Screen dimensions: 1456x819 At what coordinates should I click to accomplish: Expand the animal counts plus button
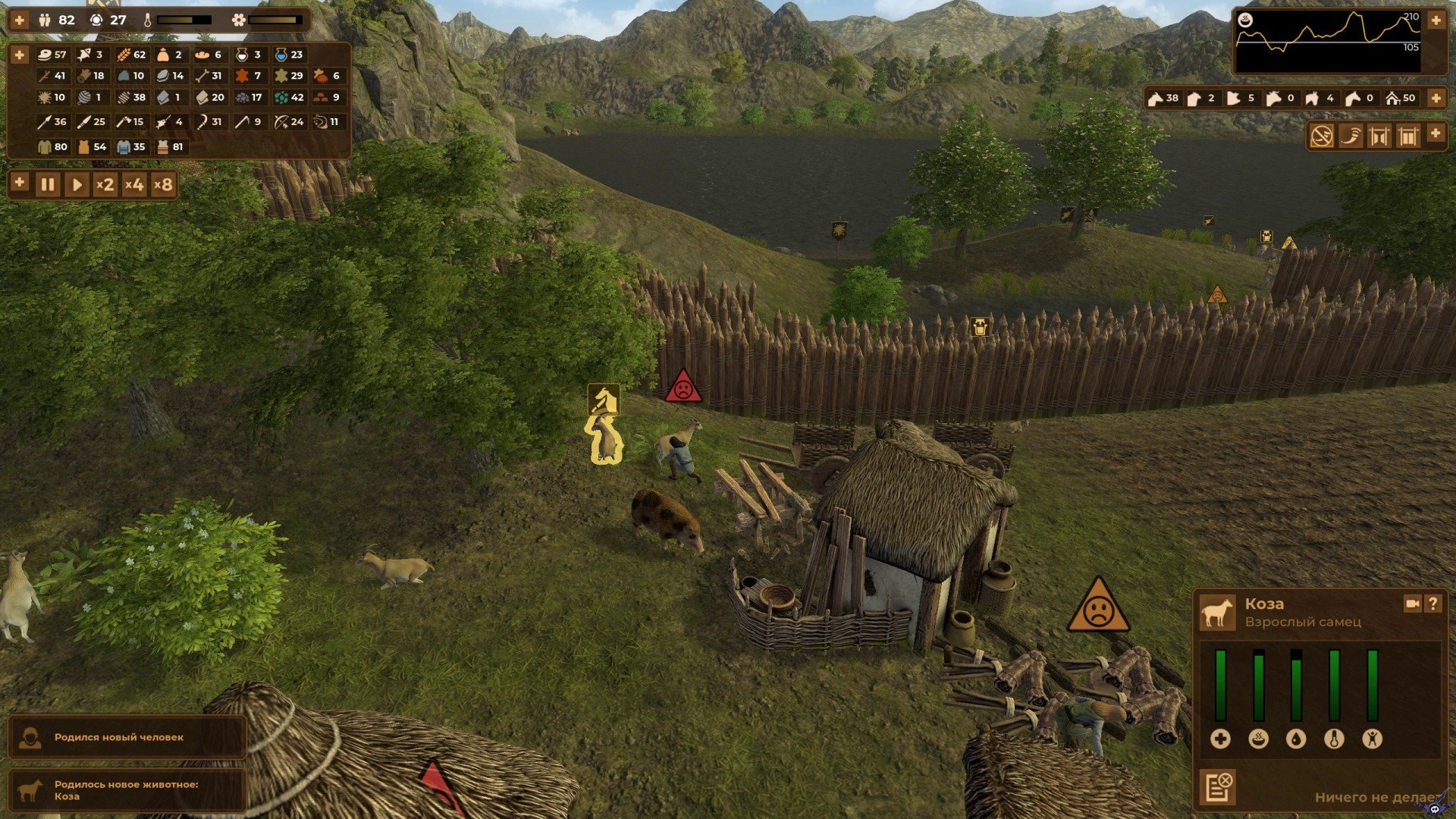coord(1436,98)
